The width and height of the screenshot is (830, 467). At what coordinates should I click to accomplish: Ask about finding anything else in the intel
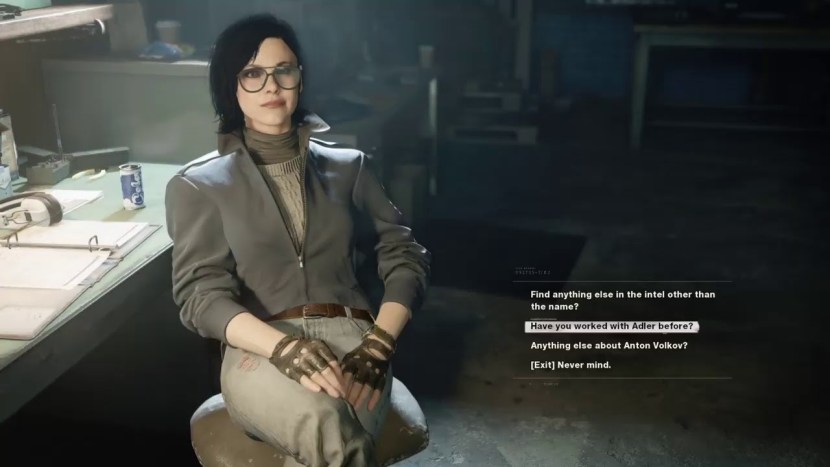[x=622, y=300]
